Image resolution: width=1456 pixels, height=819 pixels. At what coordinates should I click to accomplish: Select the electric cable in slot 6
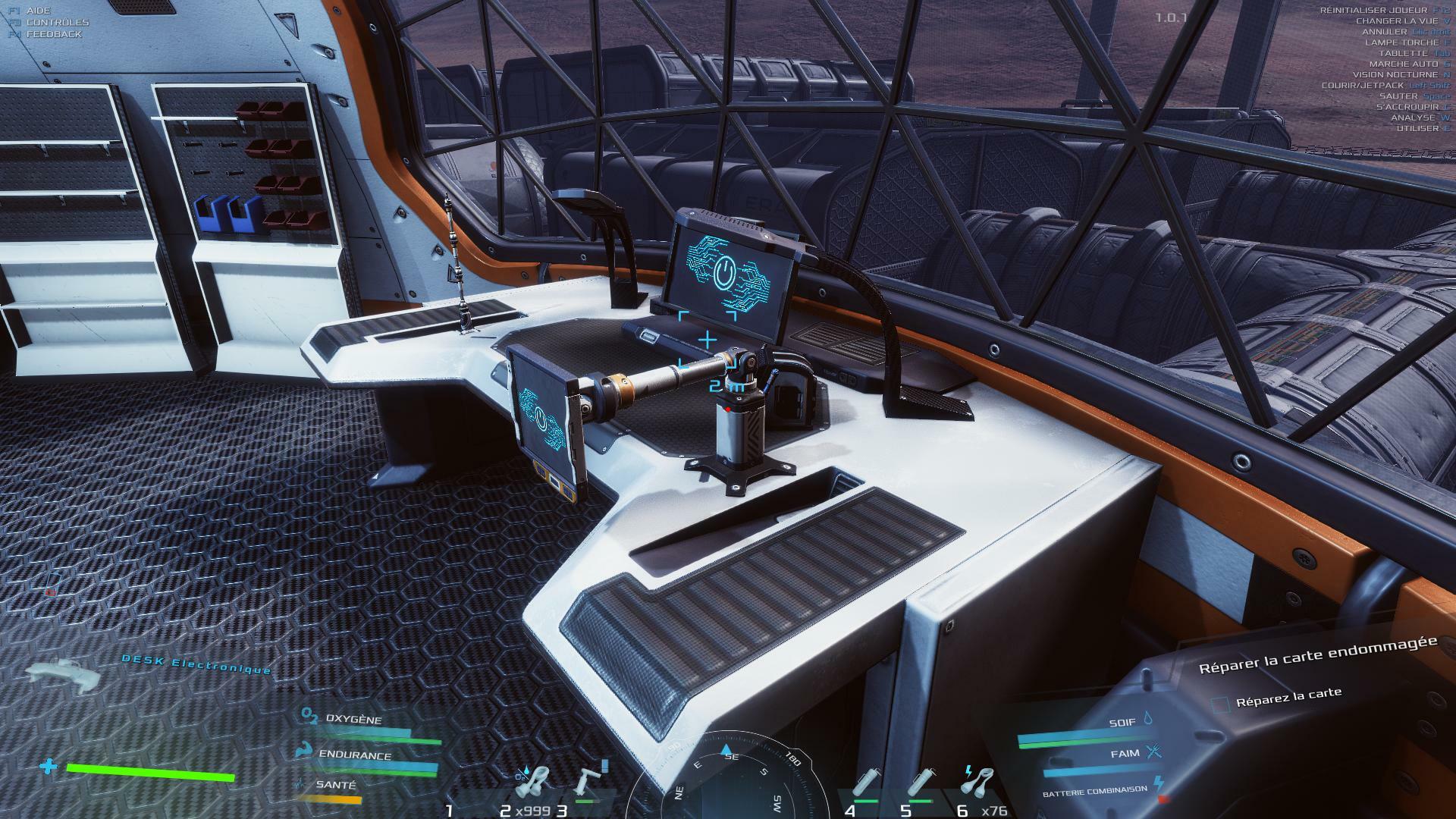[981, 781]
